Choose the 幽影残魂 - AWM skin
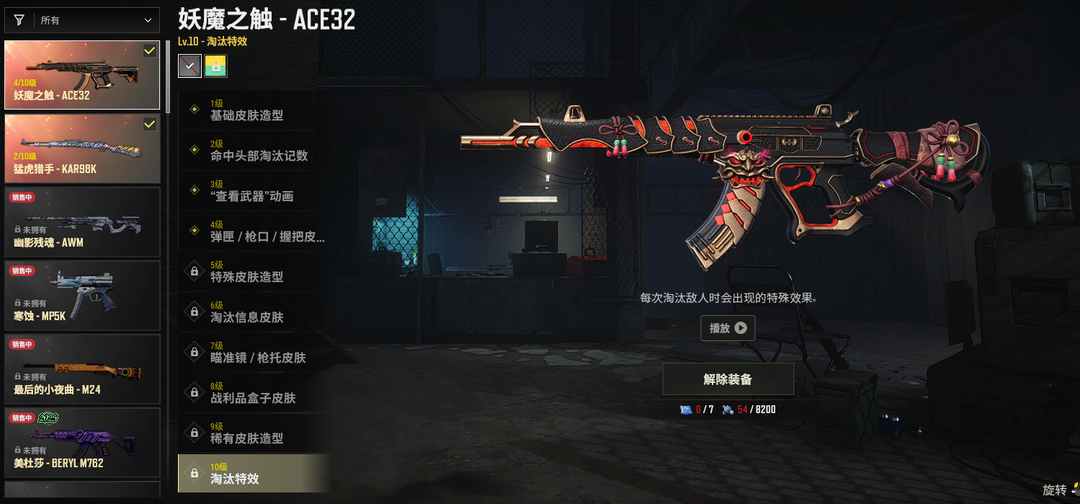This screenshot has height=504, width=1080. pos(82,221)
